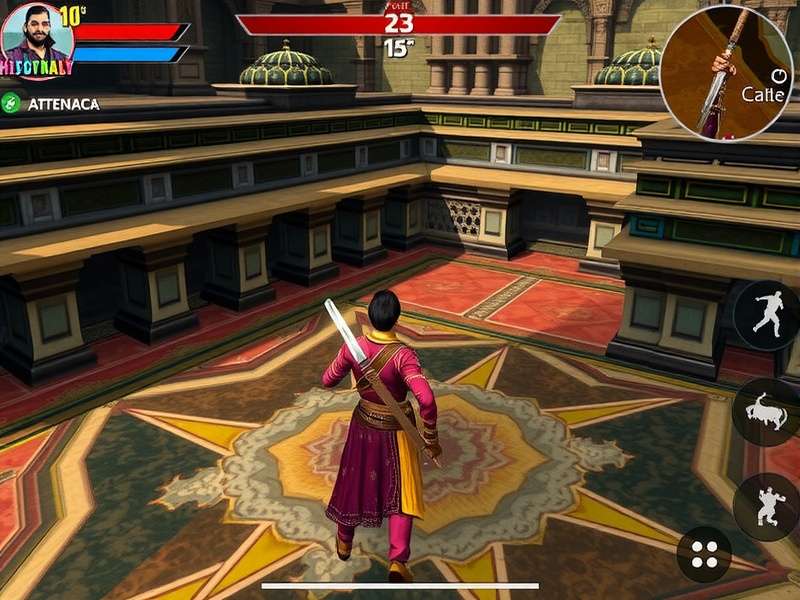The image size is (800, 600).
Task: Open the four-dot menu button
Action: (x=704, y=554)
